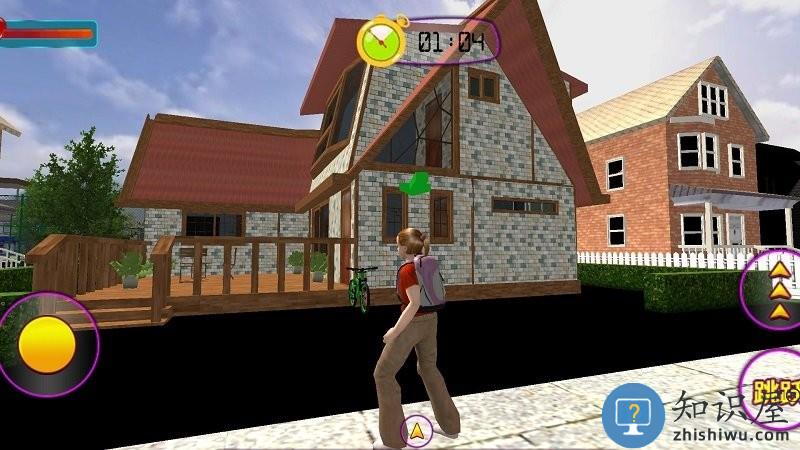Activate the triple-arrow sprint button
The image size is (800, 450).
[x=776, y=289]
